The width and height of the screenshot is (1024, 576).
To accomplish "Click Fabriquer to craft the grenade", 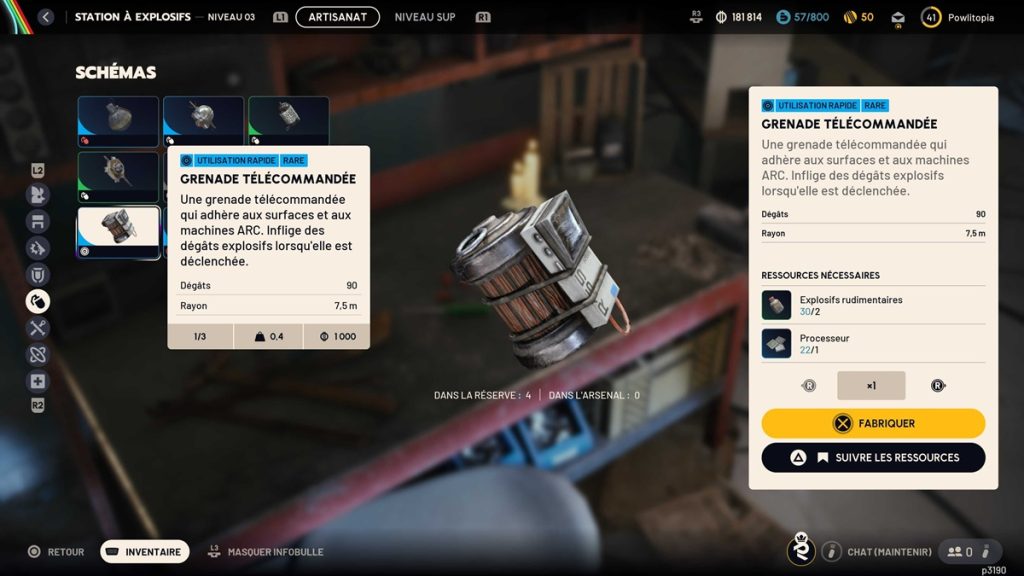I will 873,423.
